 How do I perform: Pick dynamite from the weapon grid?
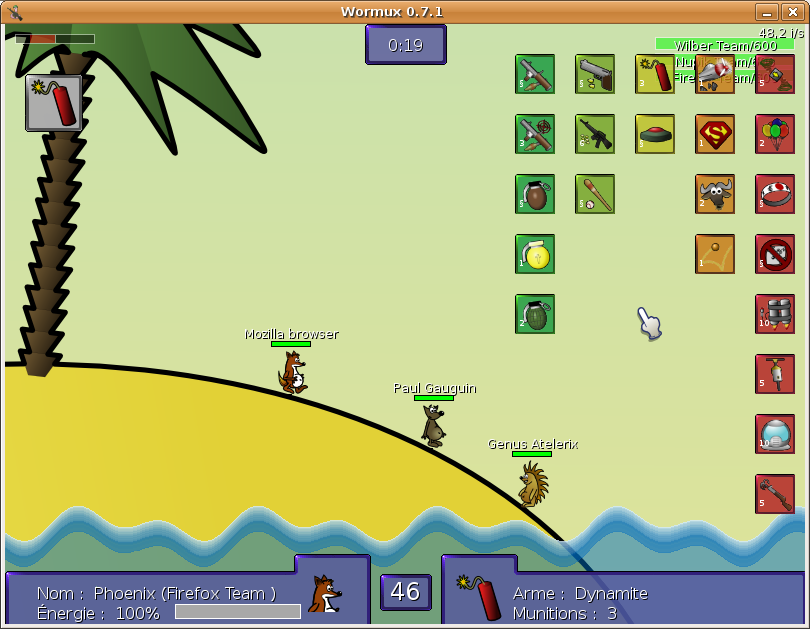click(655, 74)
